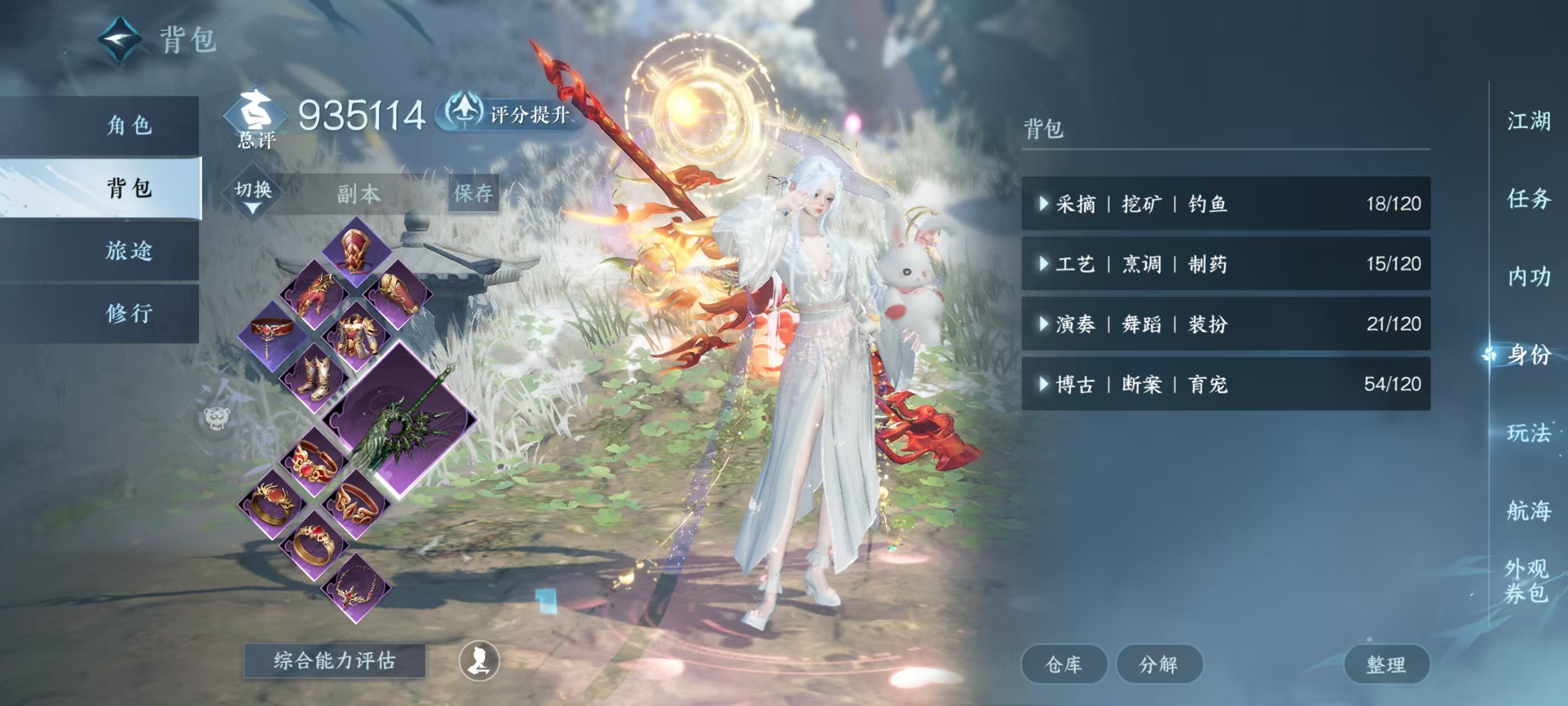Expand the 工艺 | 烹调 | 制药 category
Image resolution: width=1568 pixels, height=706 pixels.
(x=1225, y=264)
